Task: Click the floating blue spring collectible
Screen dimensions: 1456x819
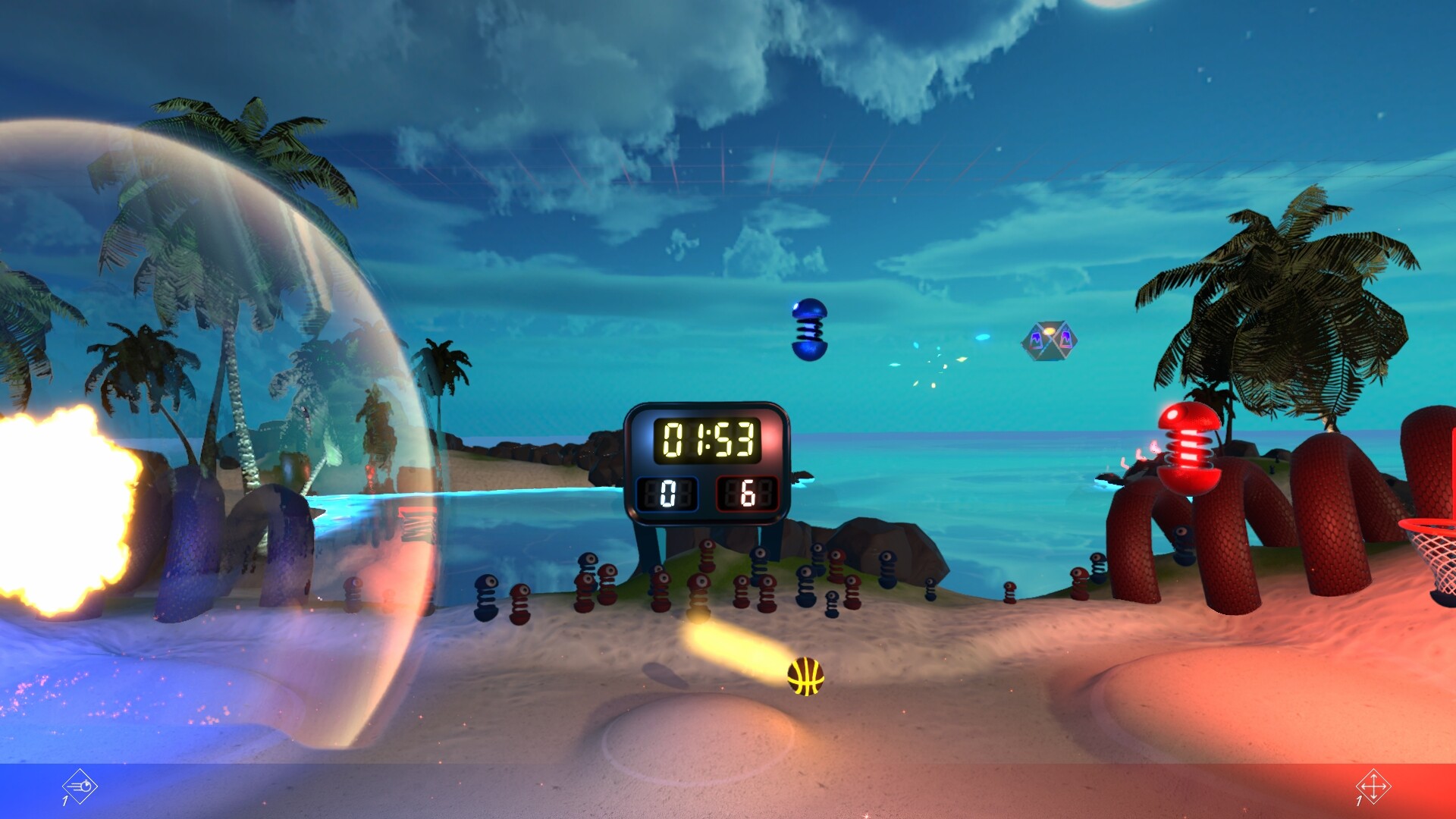Action: pyautogui.click(x=808, y=331)
